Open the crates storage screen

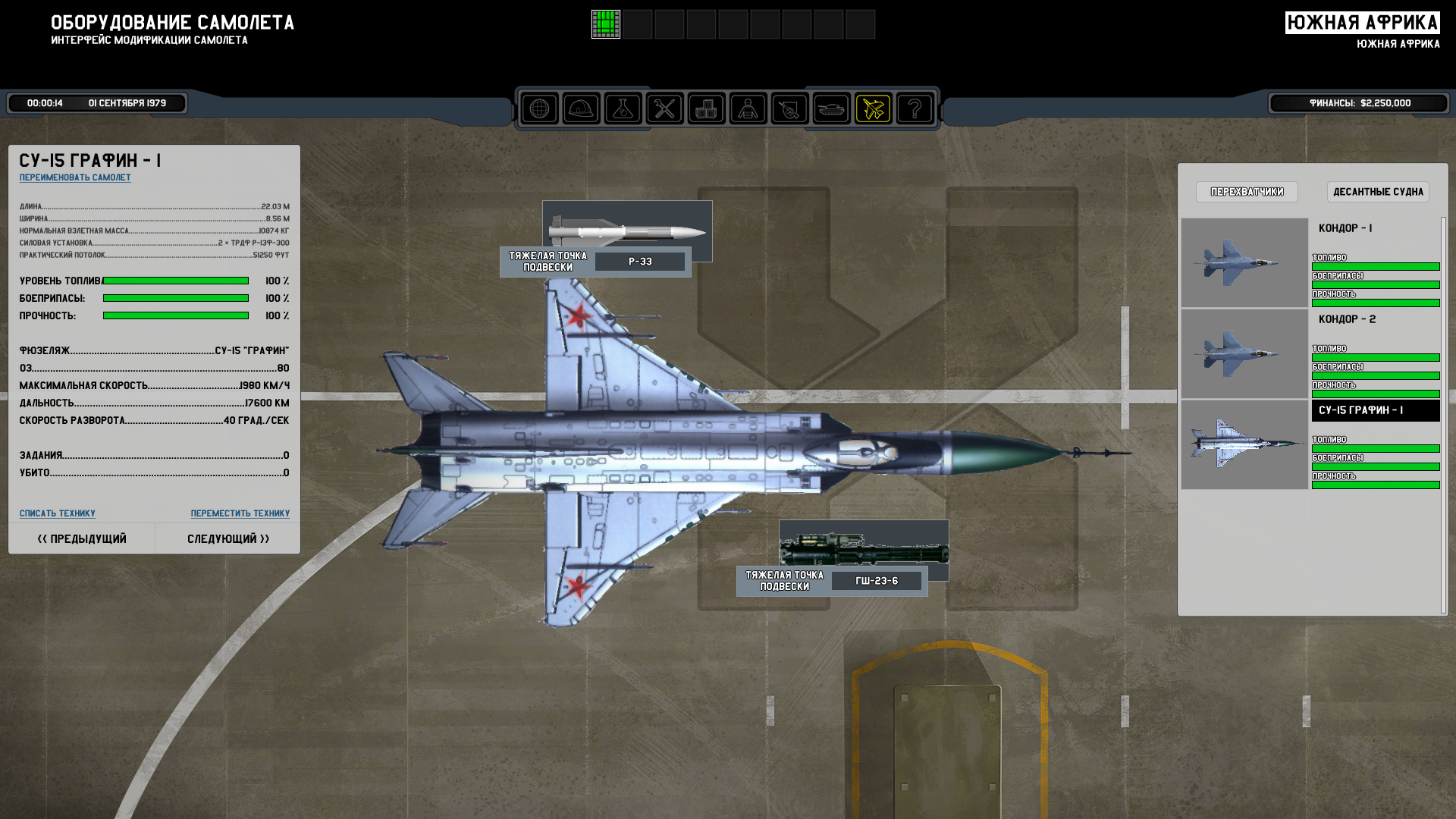tap(706, 109)
